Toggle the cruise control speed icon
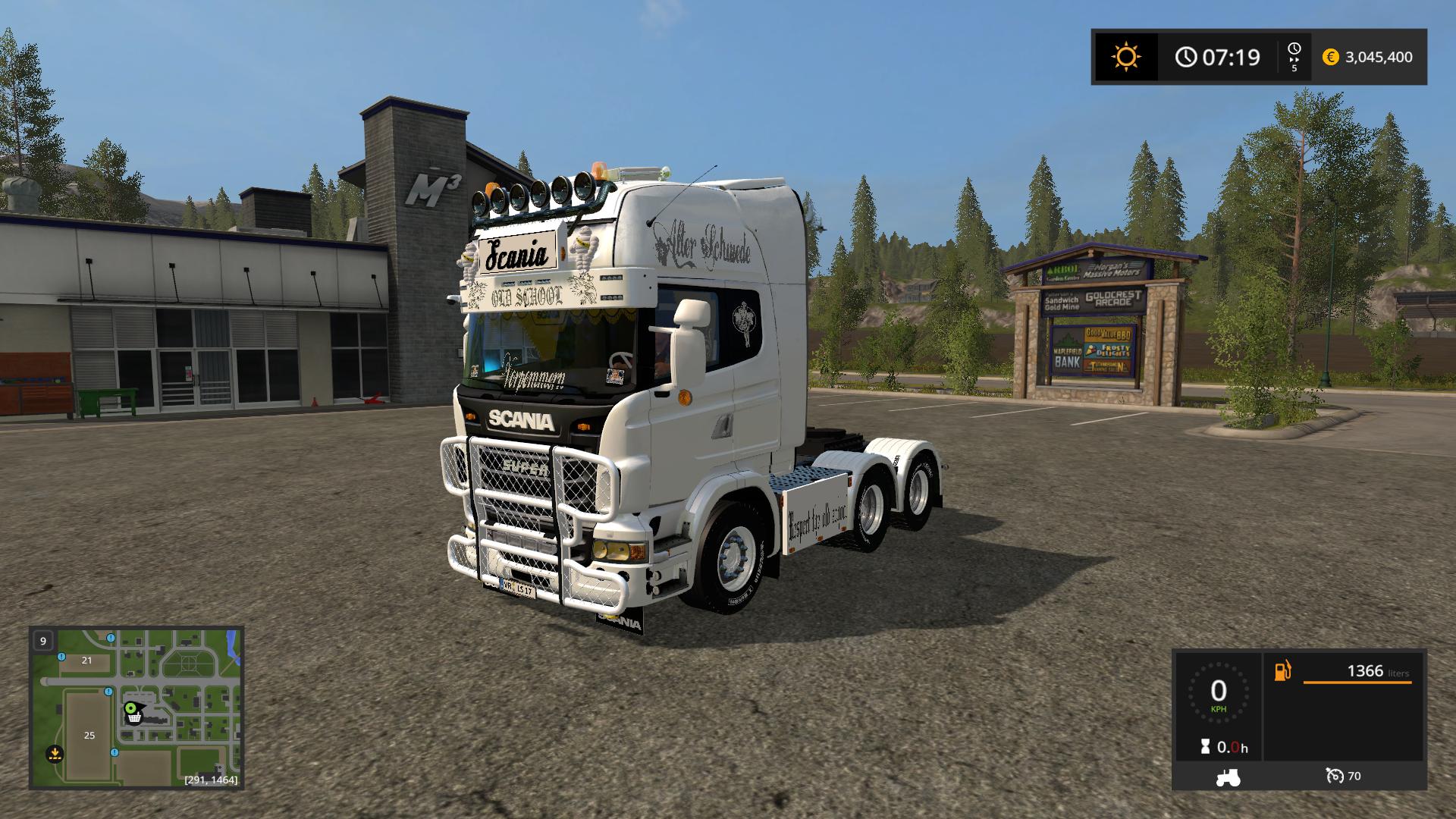 (1335, 776)
